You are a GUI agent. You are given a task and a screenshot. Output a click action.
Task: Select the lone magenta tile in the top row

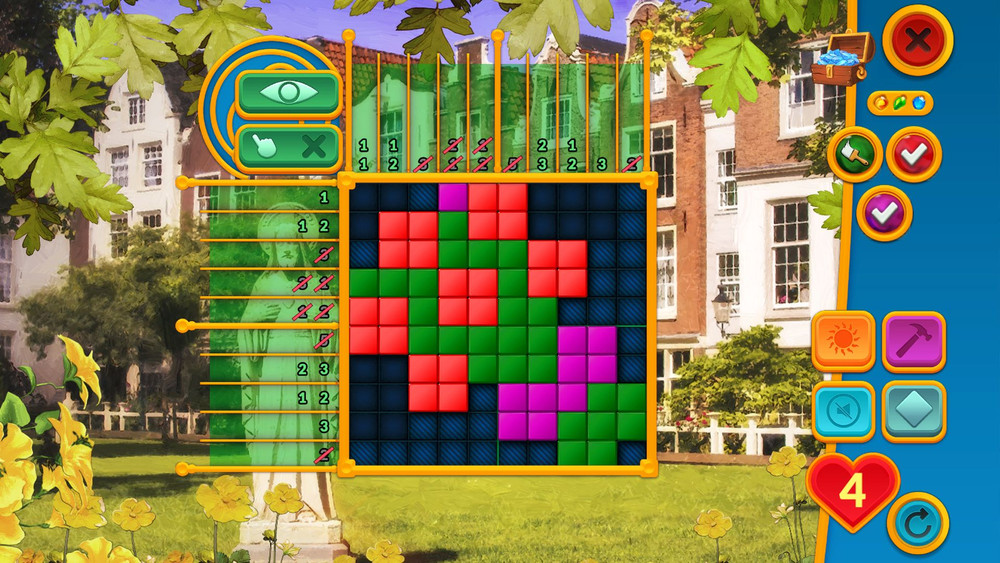[x=453, y=197]
